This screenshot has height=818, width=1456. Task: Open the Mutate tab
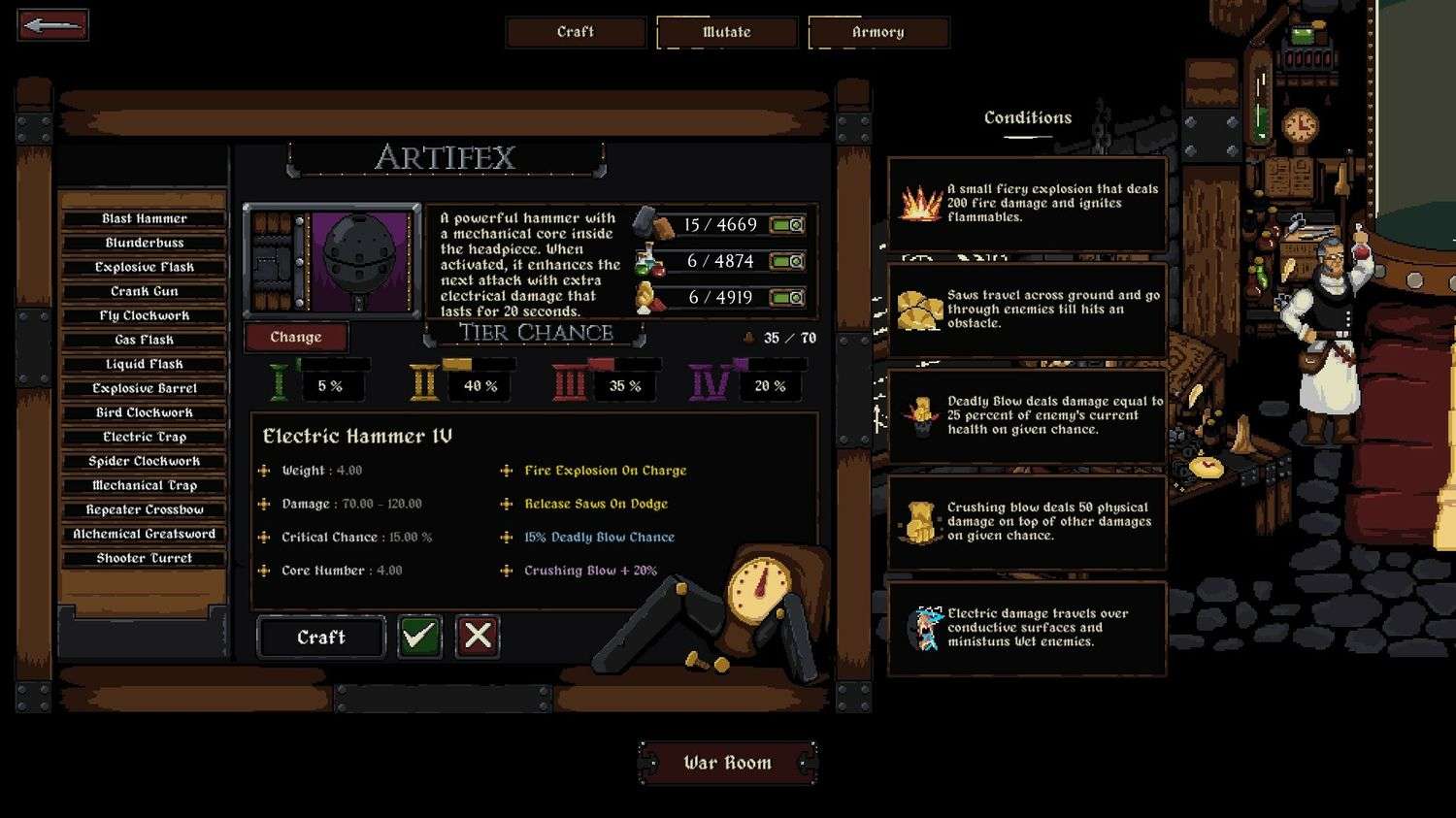click(727, 32)
